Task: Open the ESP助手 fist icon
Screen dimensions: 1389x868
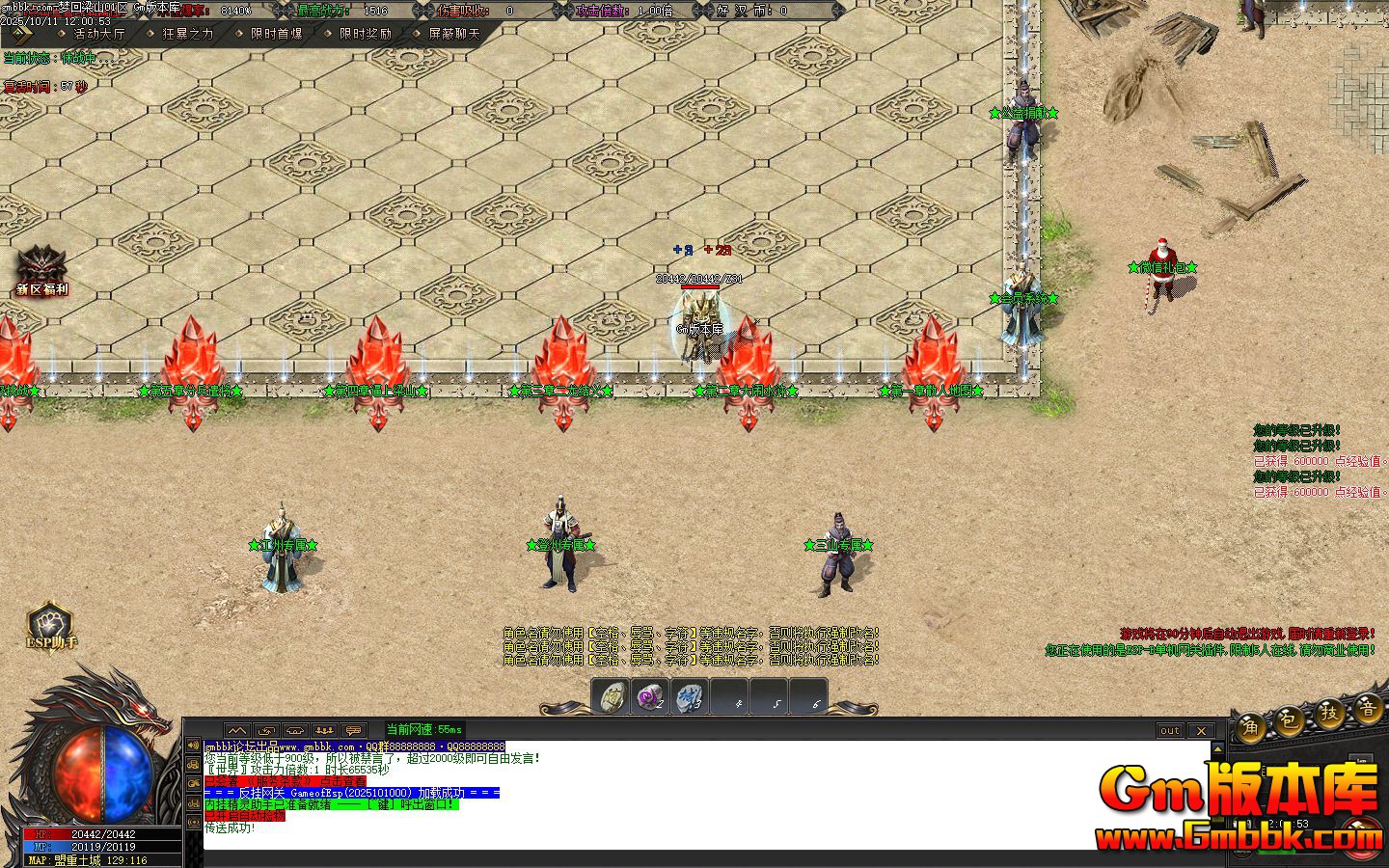Action: point(50,626)
